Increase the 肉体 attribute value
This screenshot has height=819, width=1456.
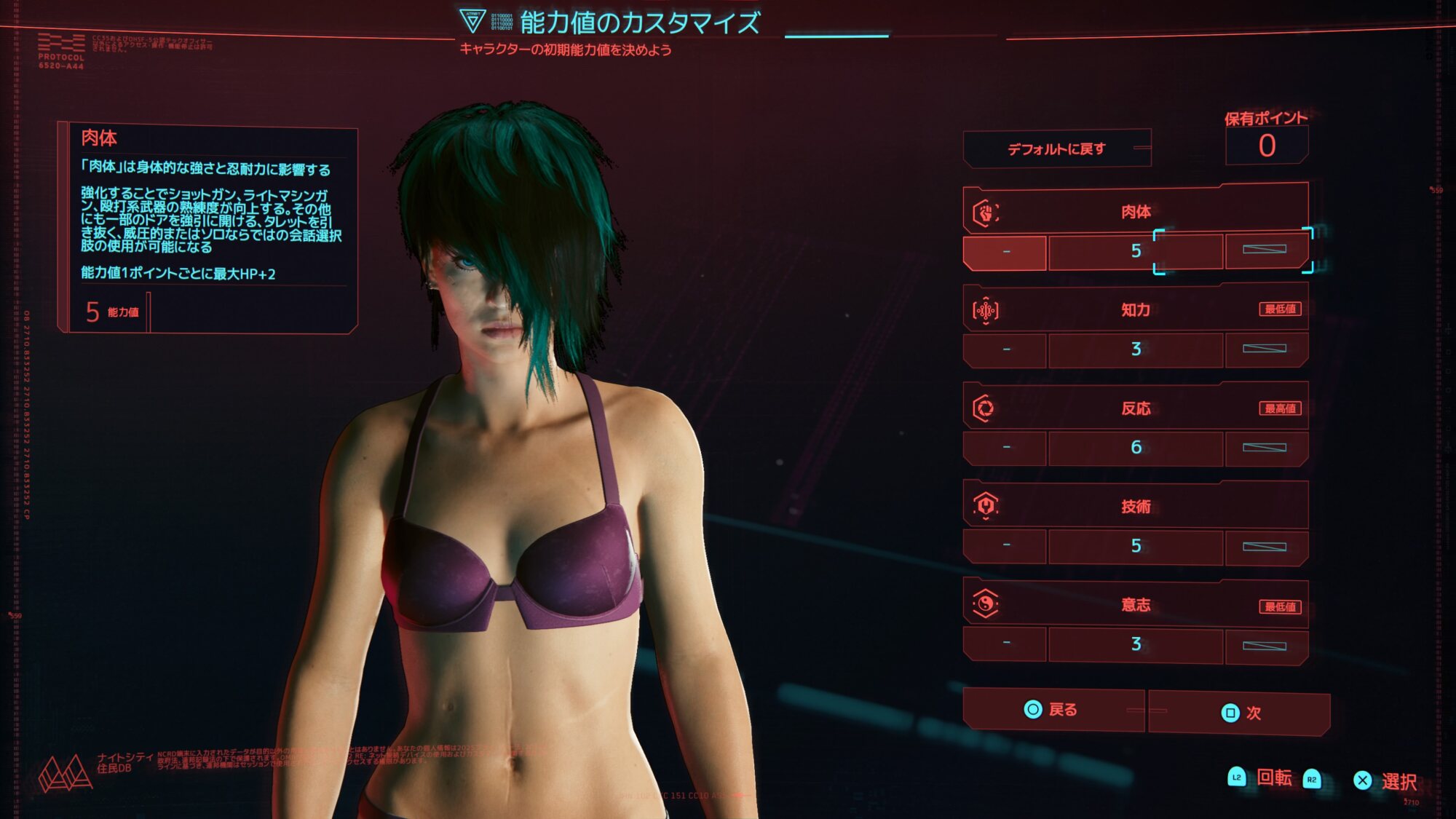click(x=1265, y=250)
